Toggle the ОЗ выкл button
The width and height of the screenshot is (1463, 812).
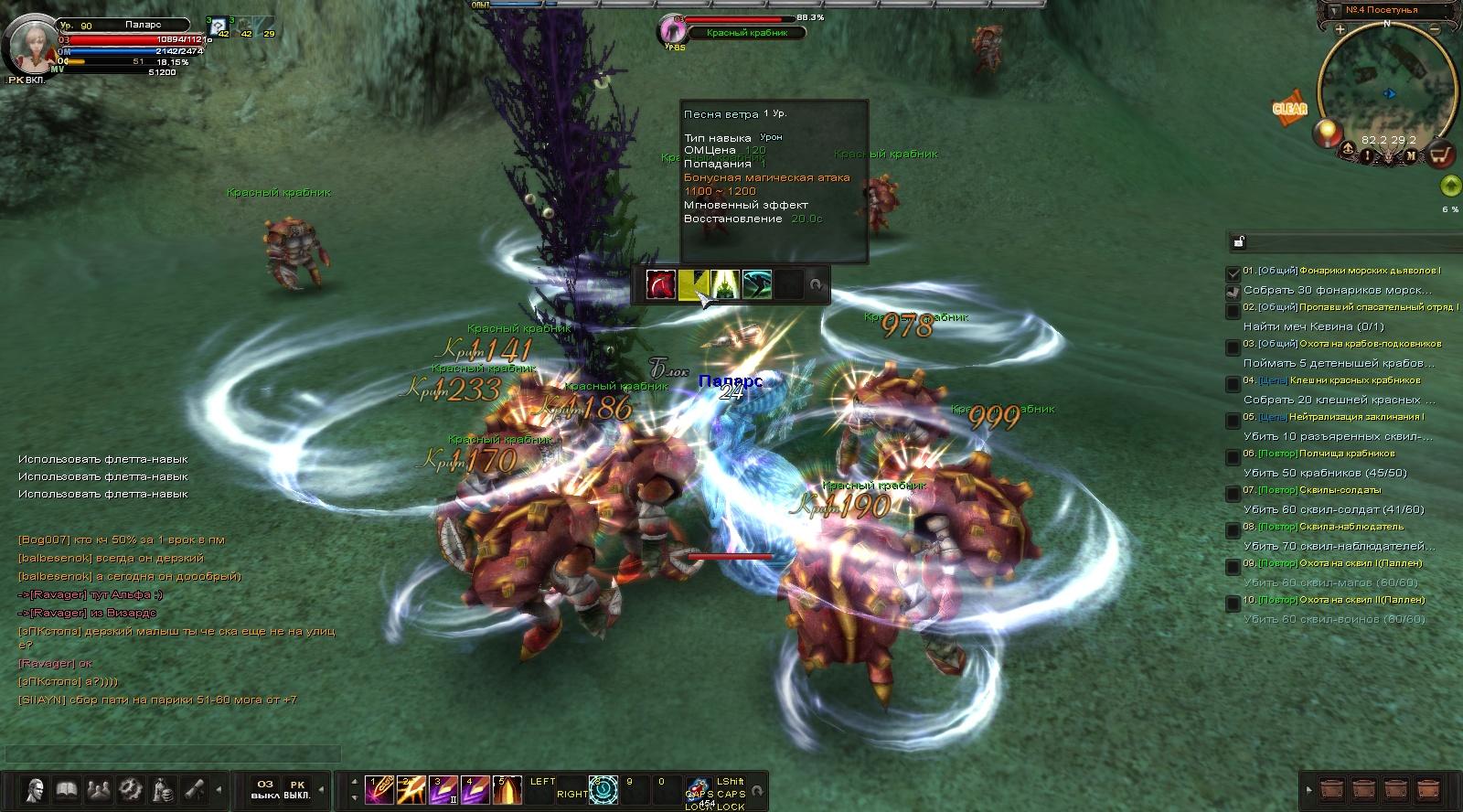pyautogui.click(x=265, y=789)
